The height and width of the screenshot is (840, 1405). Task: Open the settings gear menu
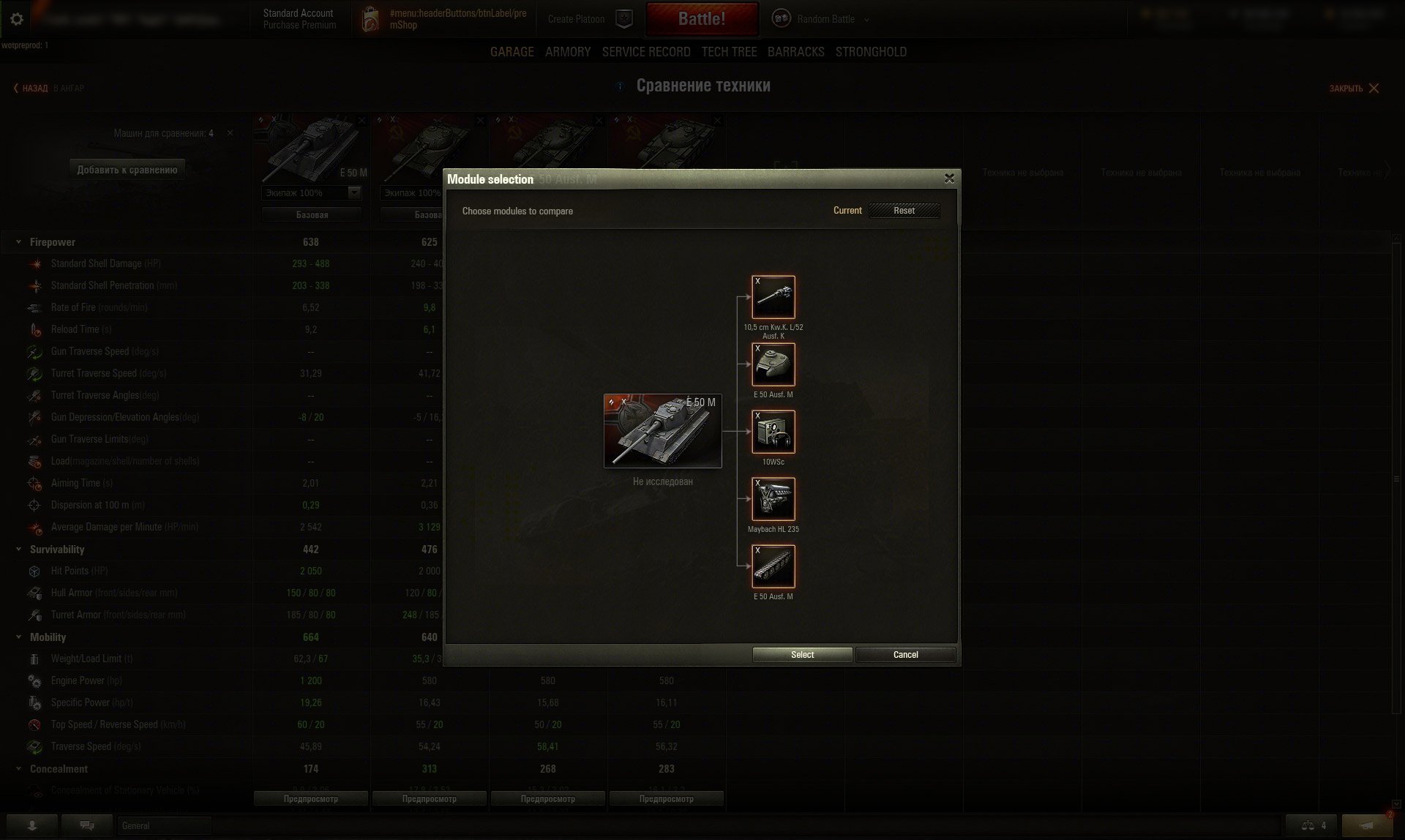coord(17,19)
